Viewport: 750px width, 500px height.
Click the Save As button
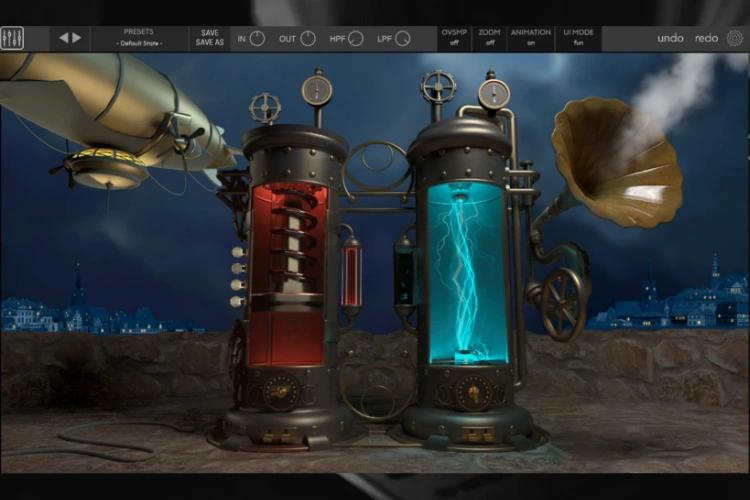(209, 43)
